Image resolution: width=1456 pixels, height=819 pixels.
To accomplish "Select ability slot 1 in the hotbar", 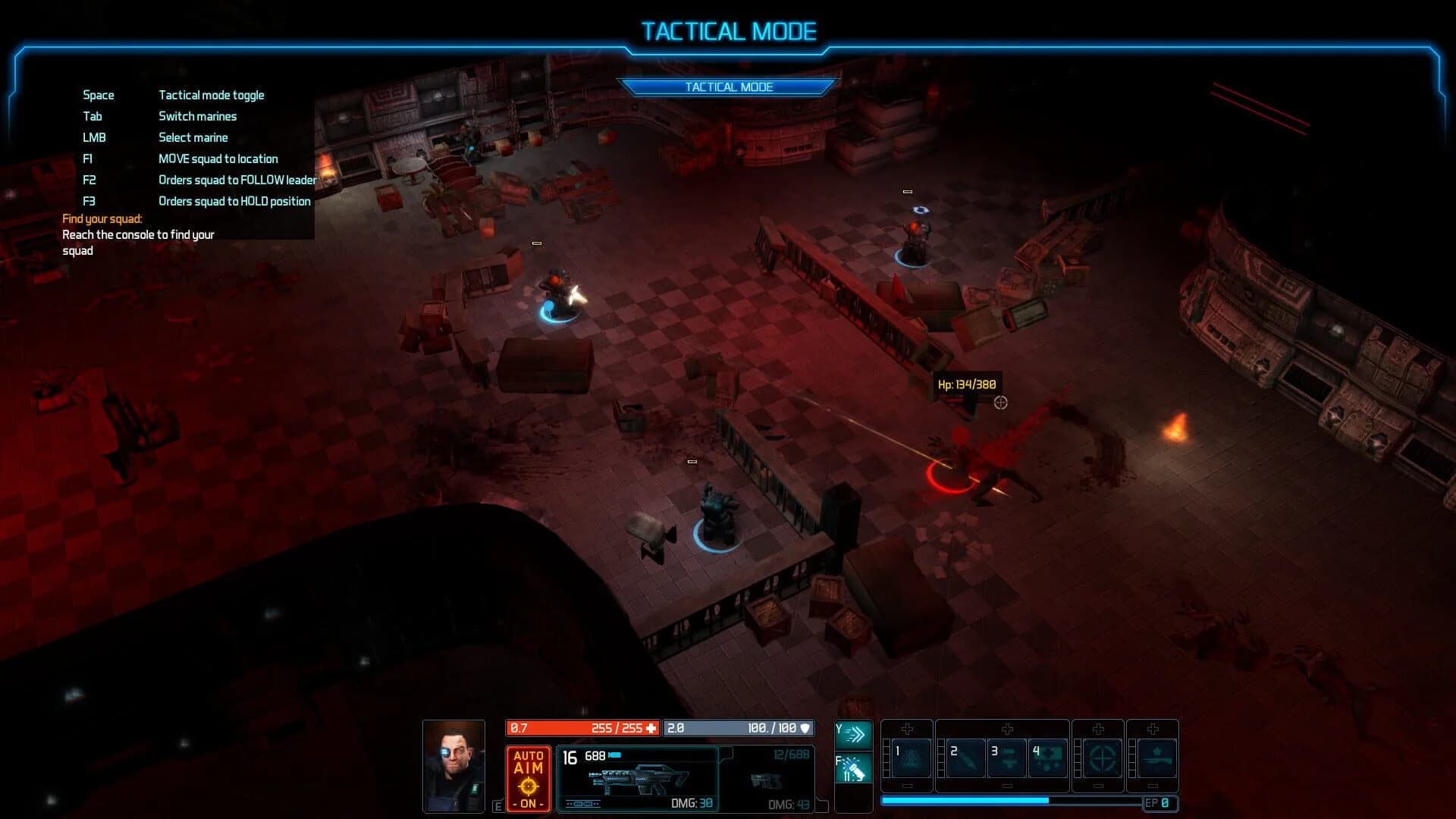I will pos(912,758).
